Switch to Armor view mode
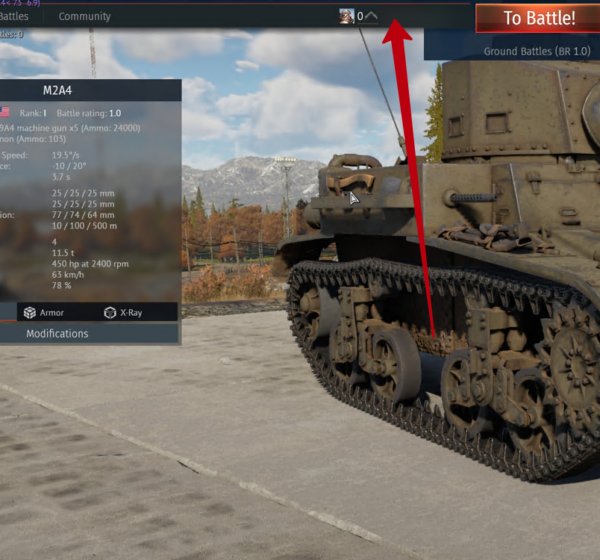The image size is (600, 560). tap(43, 312)
